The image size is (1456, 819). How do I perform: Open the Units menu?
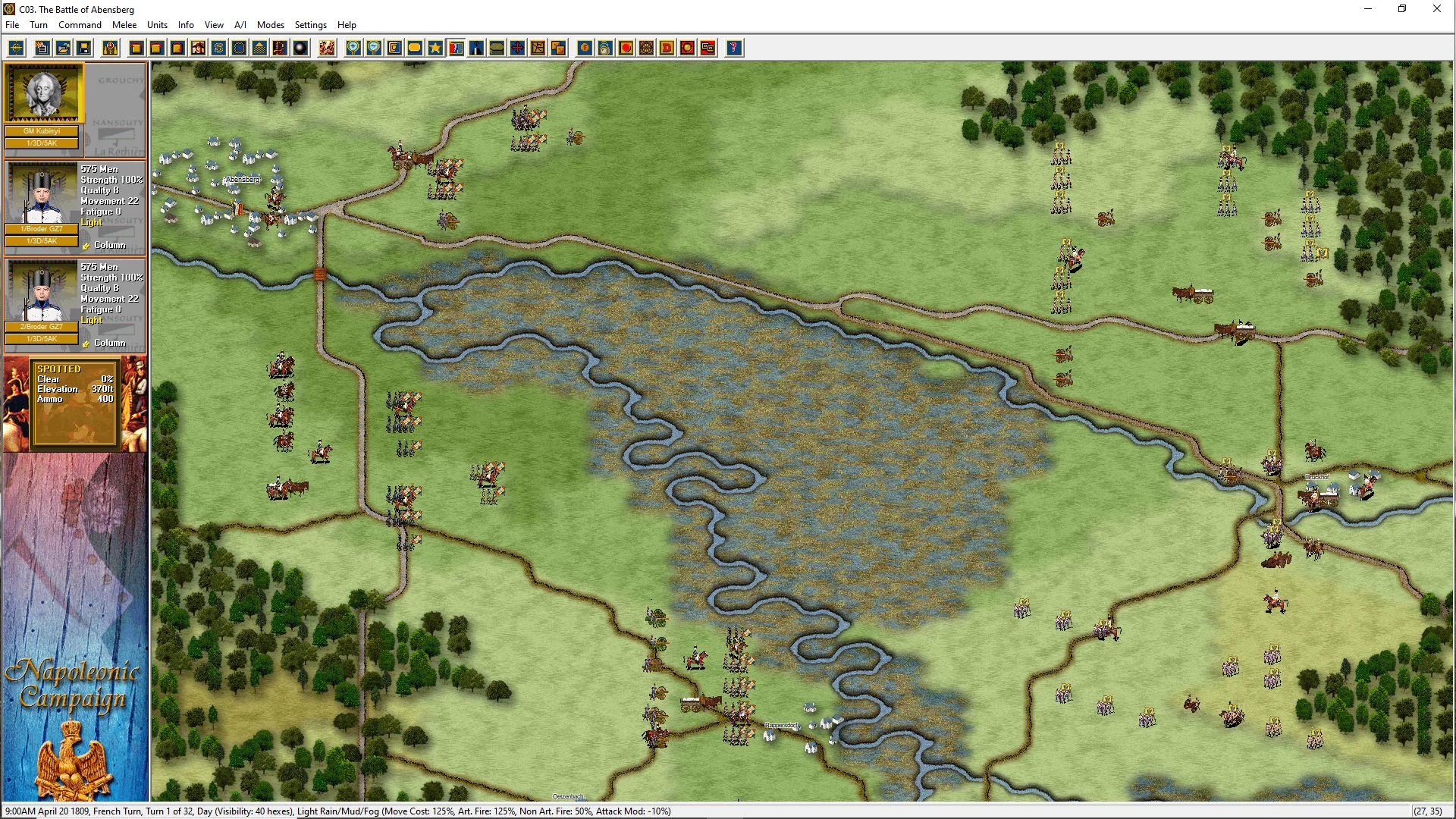pyautogui.click(x=157, y=25)
